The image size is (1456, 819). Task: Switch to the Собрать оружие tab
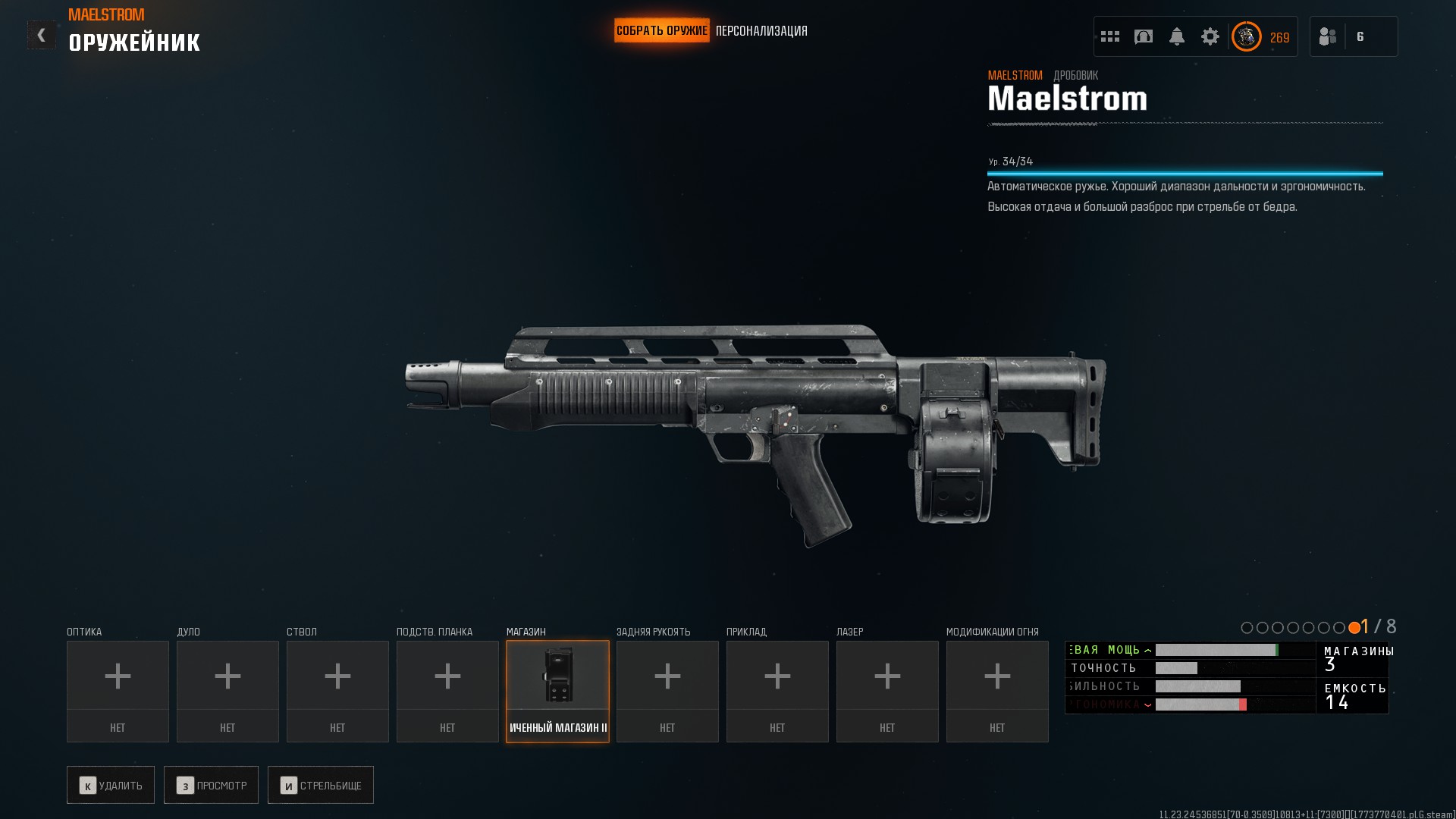point(661,31)
